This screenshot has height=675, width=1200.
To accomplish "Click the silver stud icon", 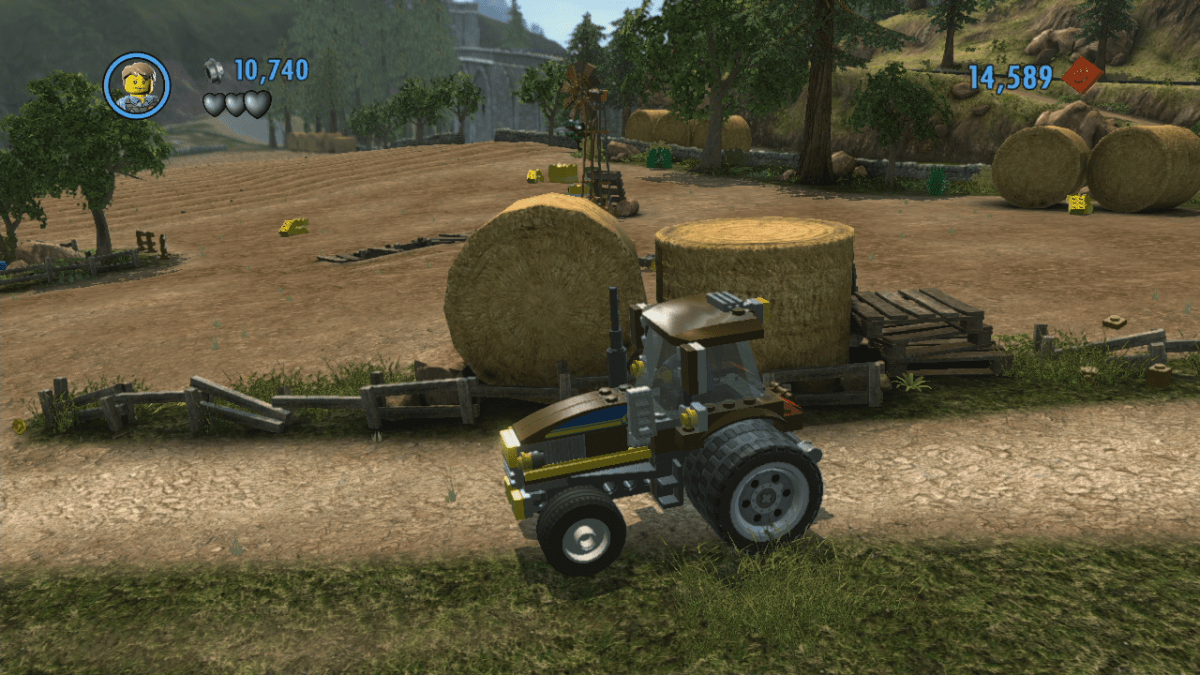I will pyautogui.click(x=214, y=70).
